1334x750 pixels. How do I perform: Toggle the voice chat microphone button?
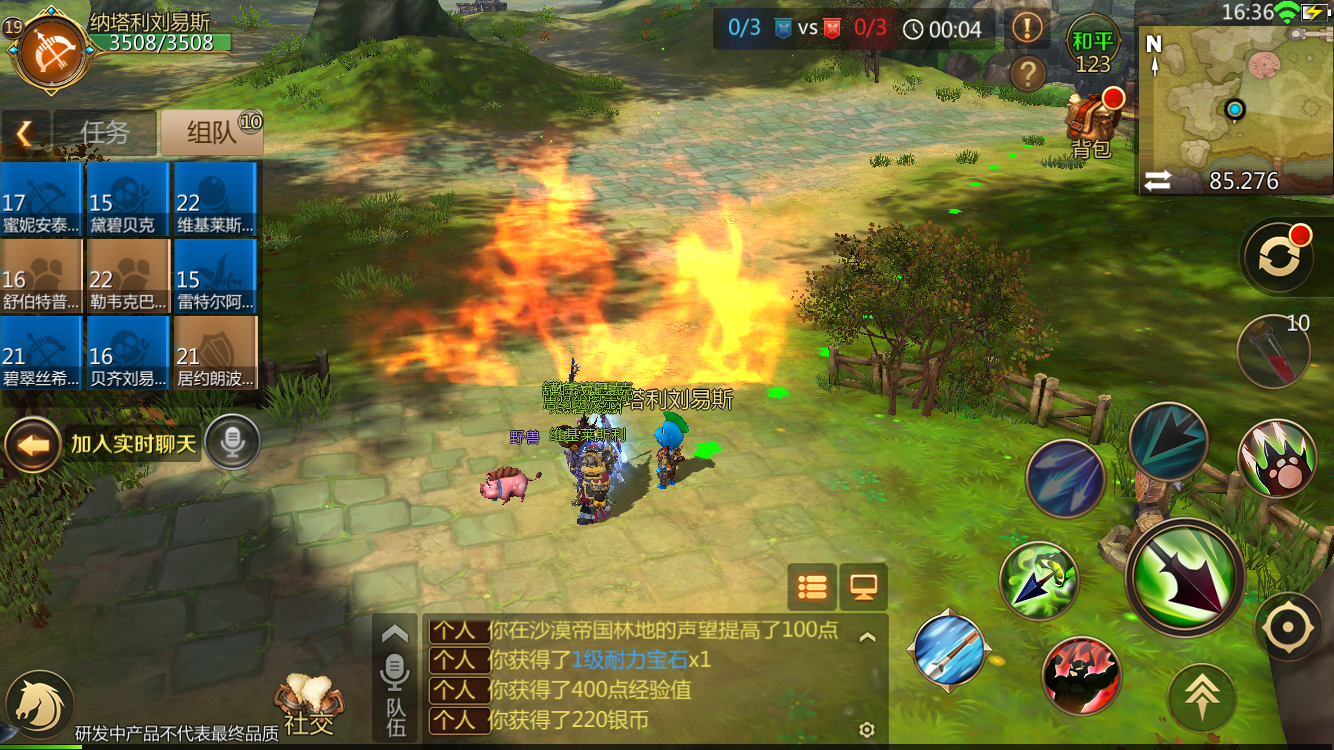[232, 442]
